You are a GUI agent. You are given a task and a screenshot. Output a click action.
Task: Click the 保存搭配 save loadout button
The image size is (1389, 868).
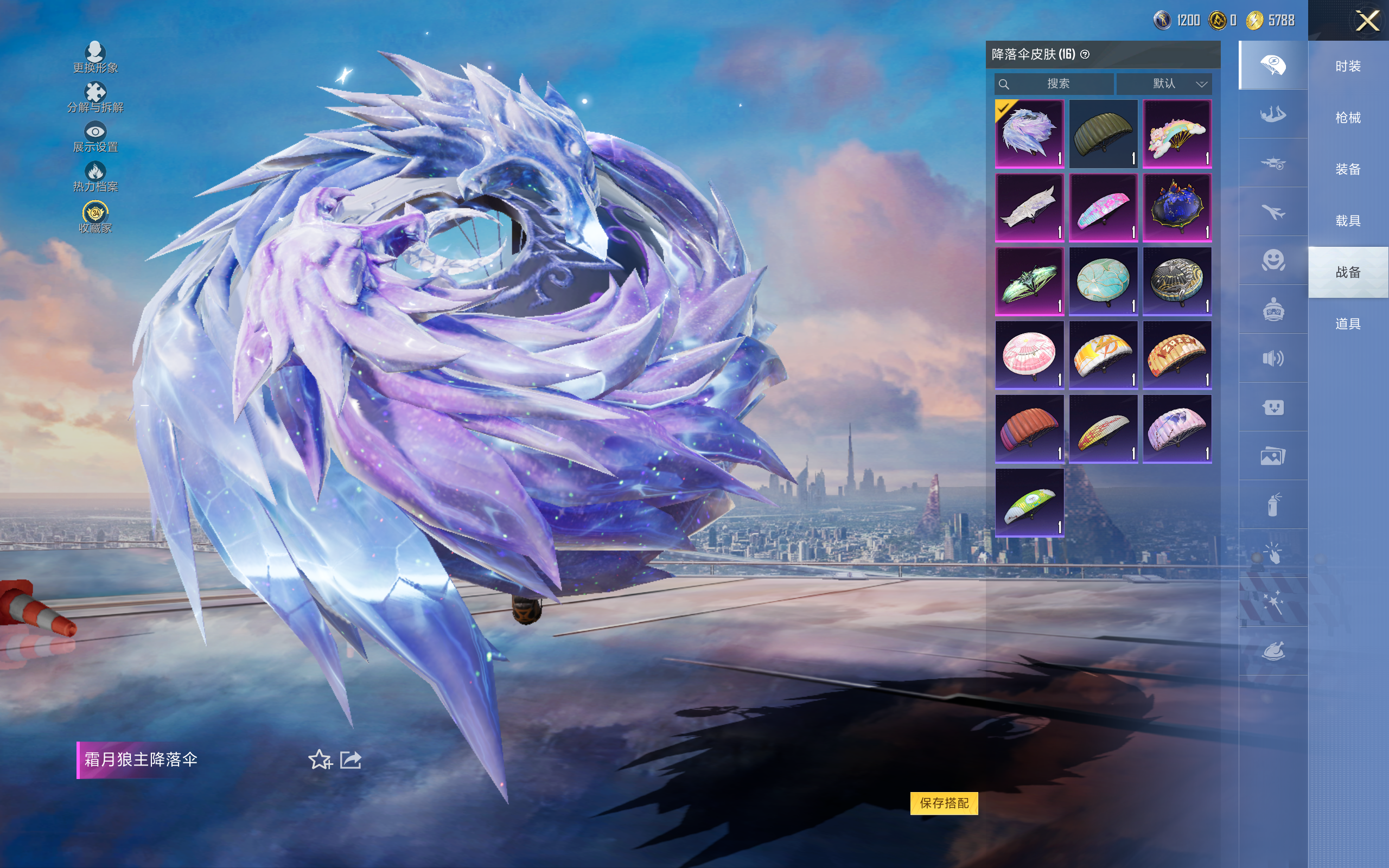944,802
